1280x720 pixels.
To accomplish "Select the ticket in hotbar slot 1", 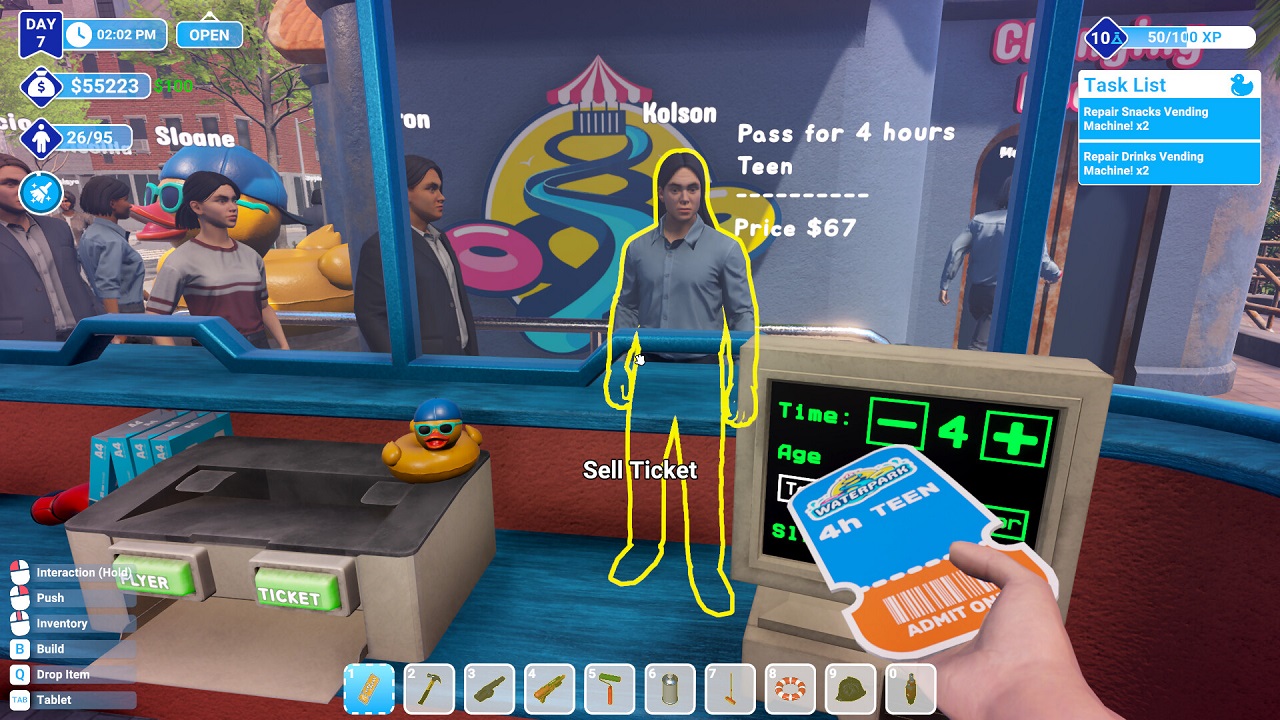I will pyautogui.click(x=369, y=688).
